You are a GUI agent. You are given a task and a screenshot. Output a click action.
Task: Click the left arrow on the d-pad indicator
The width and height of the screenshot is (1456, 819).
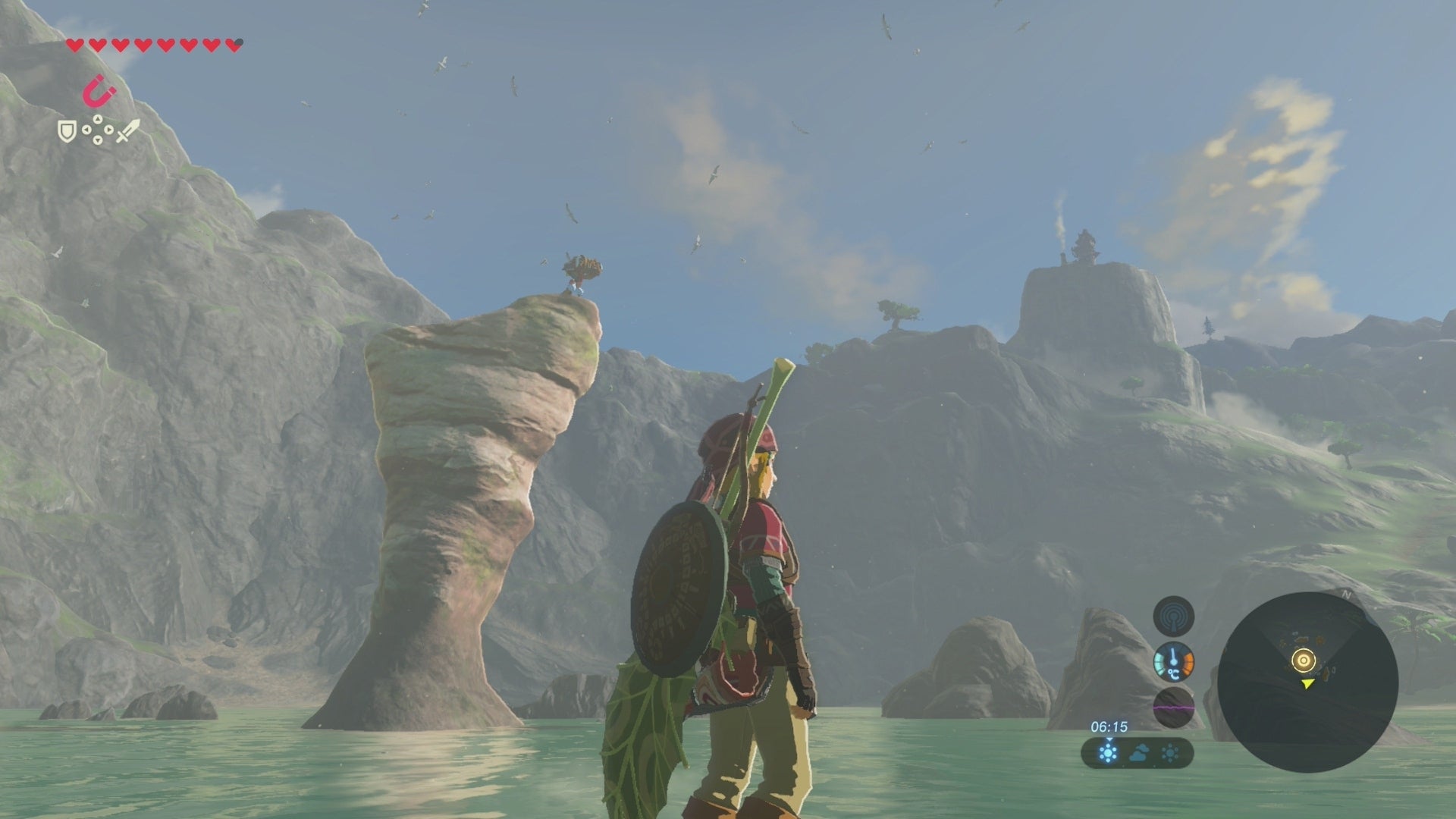(86, 130)
